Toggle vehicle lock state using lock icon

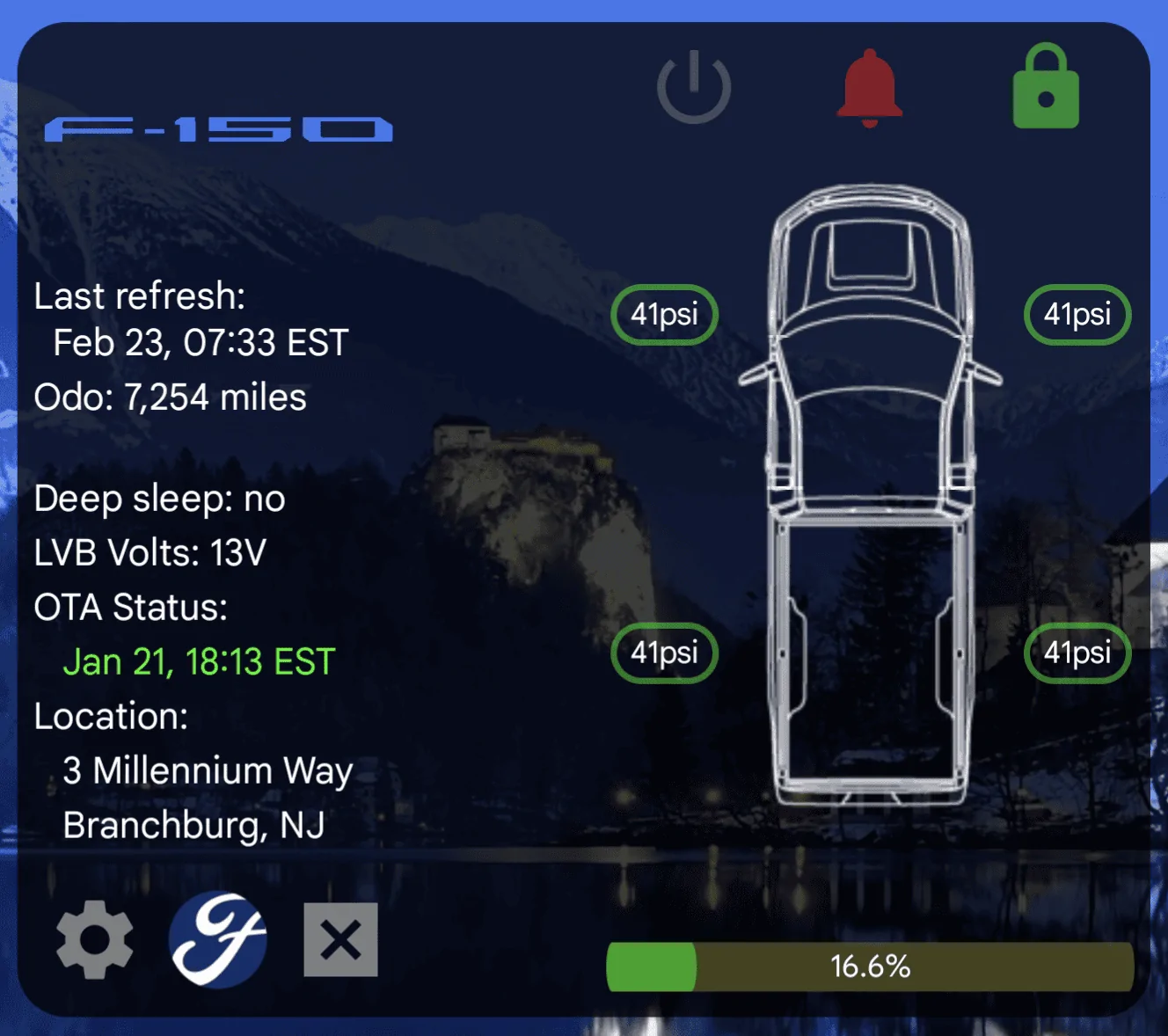click(x=1046, y=87)
